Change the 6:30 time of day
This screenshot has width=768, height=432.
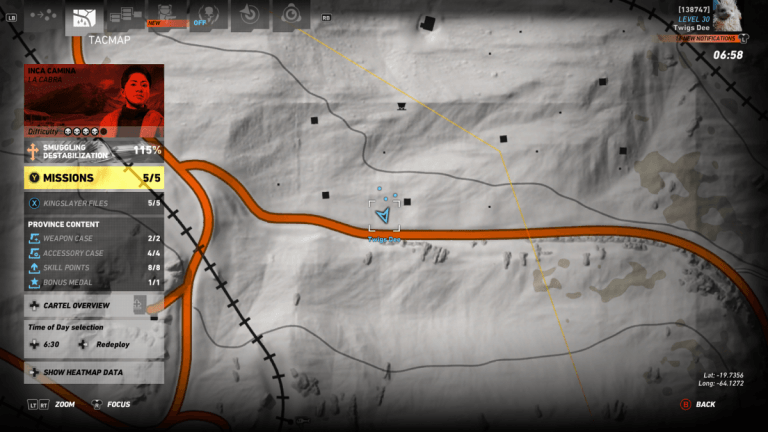pyautogui.click(x=46, y=344)
